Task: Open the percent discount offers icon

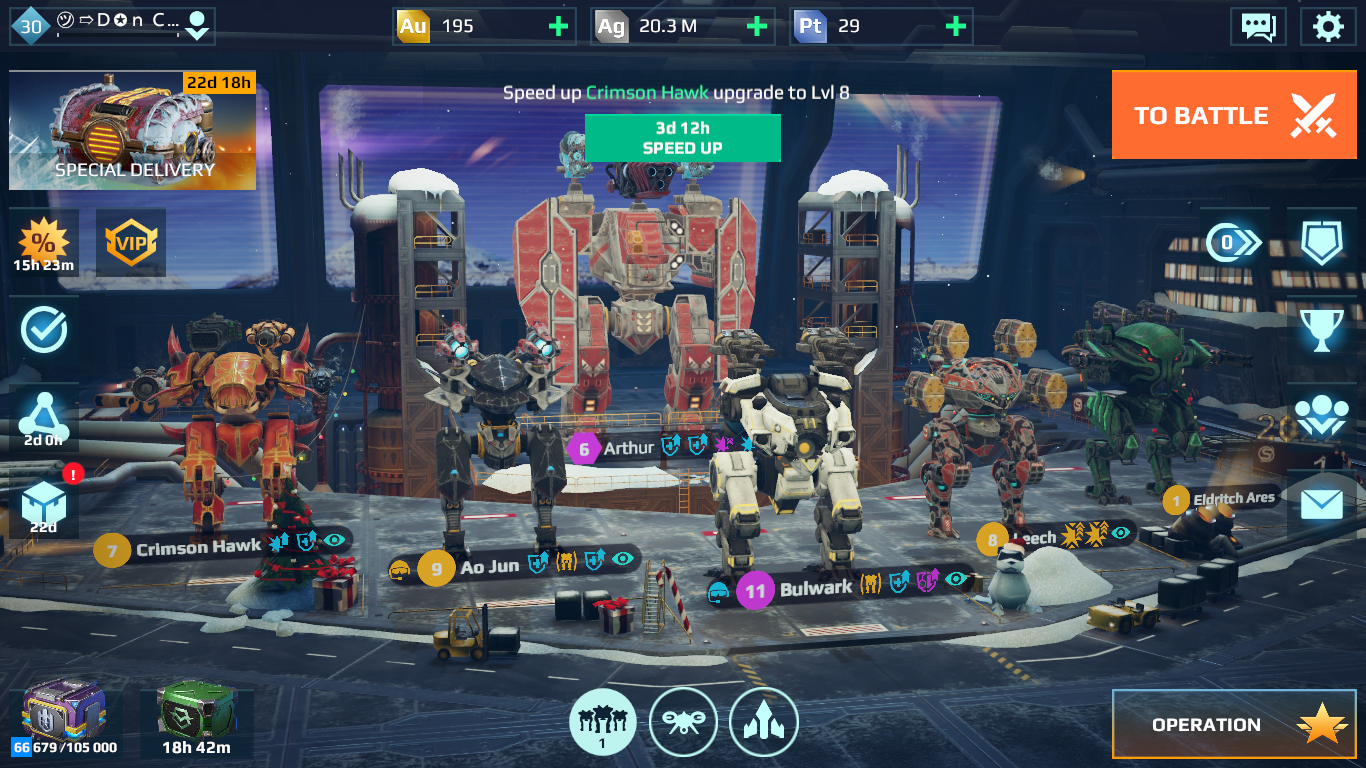Action: click(43, 244)
